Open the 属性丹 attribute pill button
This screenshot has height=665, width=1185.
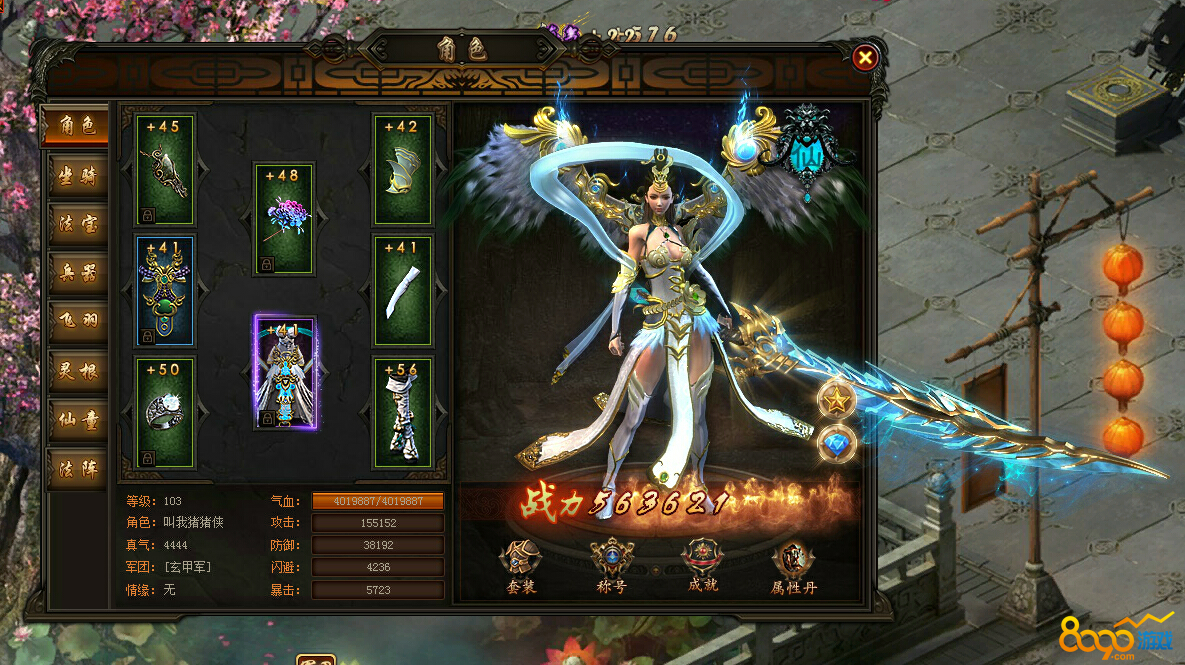click(x=792, y=567)
